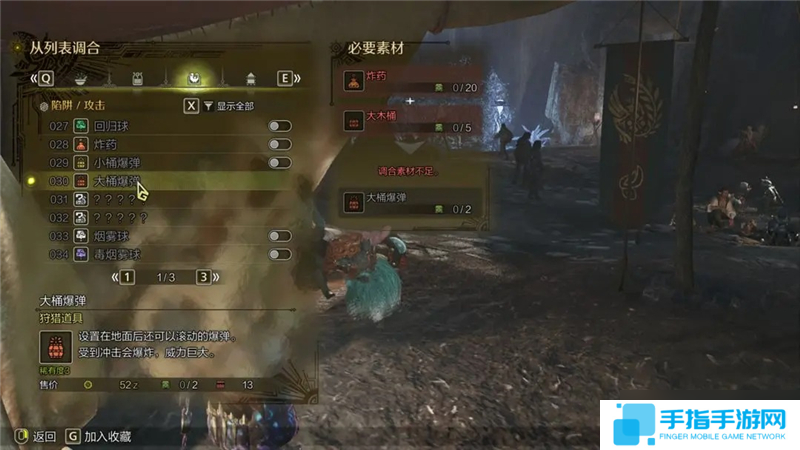Toggle auto-craft switch for 小桶爆弹

click(x=279, y=162)
